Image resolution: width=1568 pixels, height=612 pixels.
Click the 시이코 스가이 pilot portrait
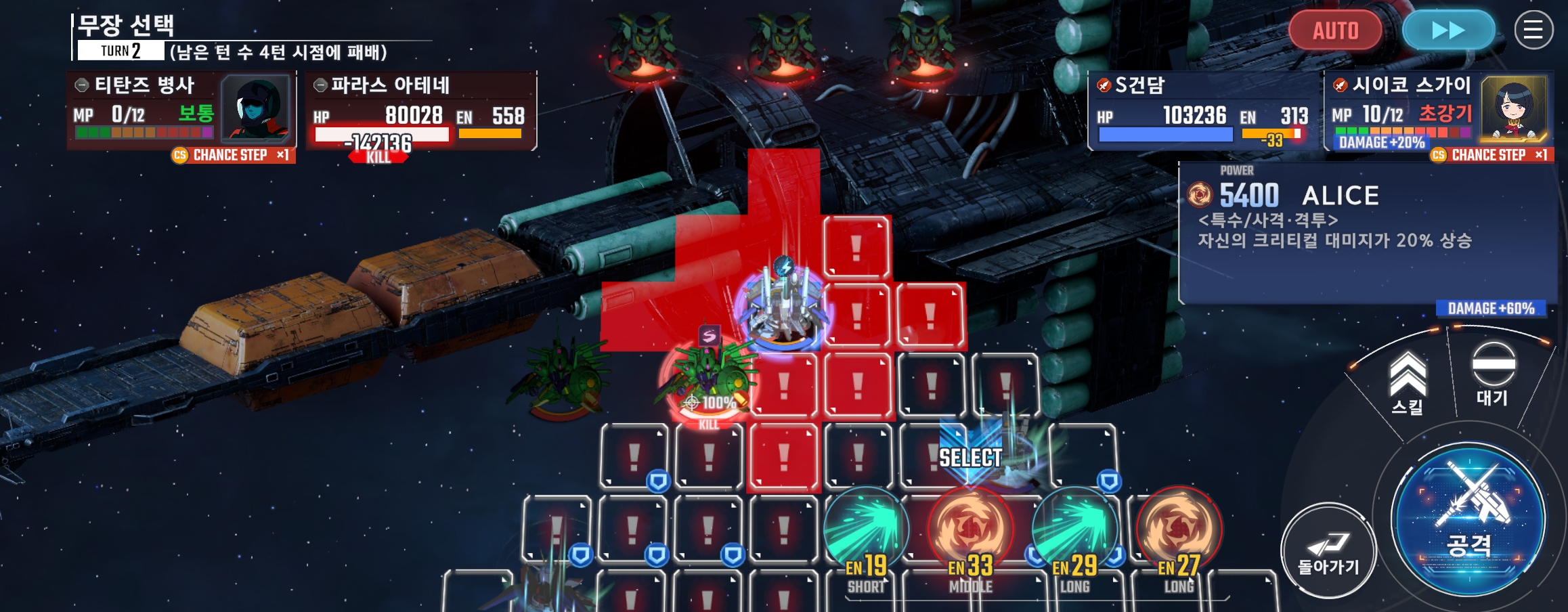coord(1513,108)
